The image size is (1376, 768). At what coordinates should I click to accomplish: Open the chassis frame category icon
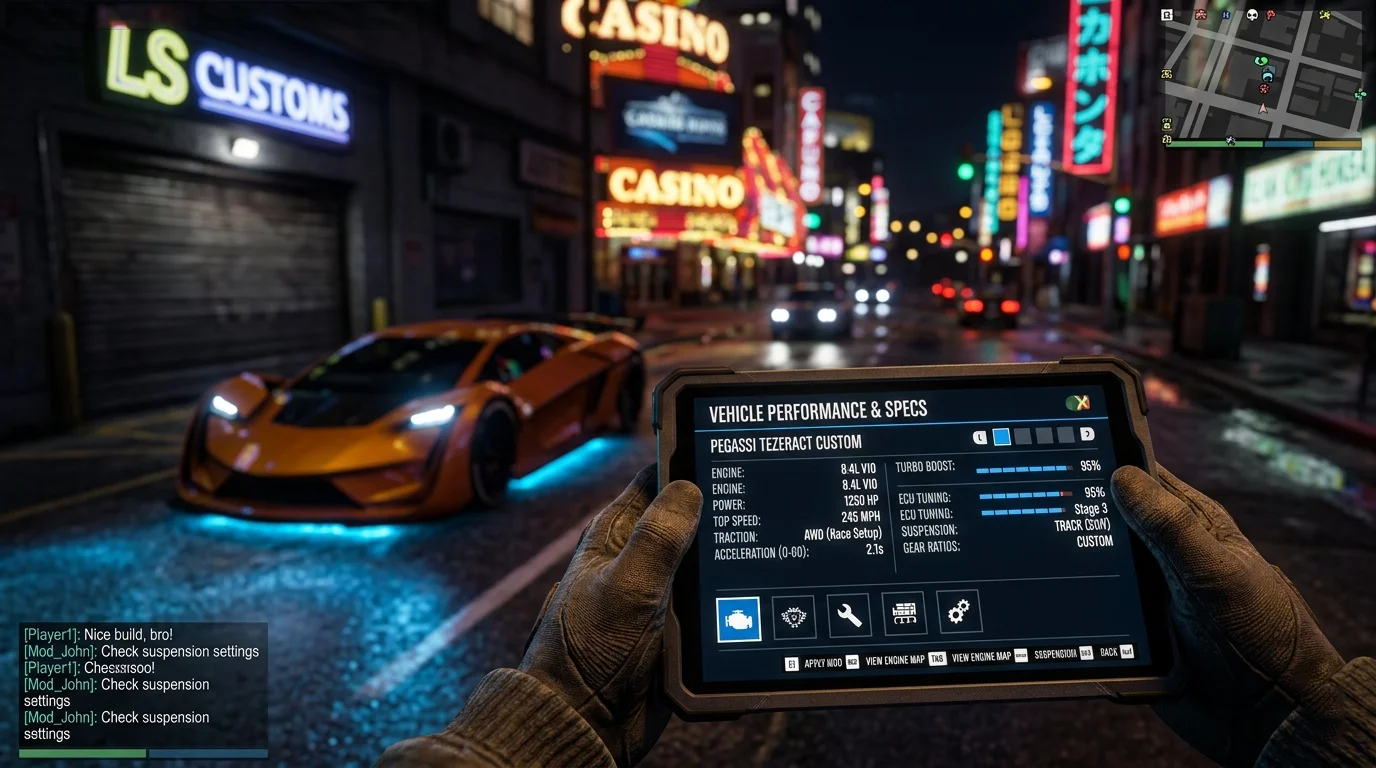[904, 613]
